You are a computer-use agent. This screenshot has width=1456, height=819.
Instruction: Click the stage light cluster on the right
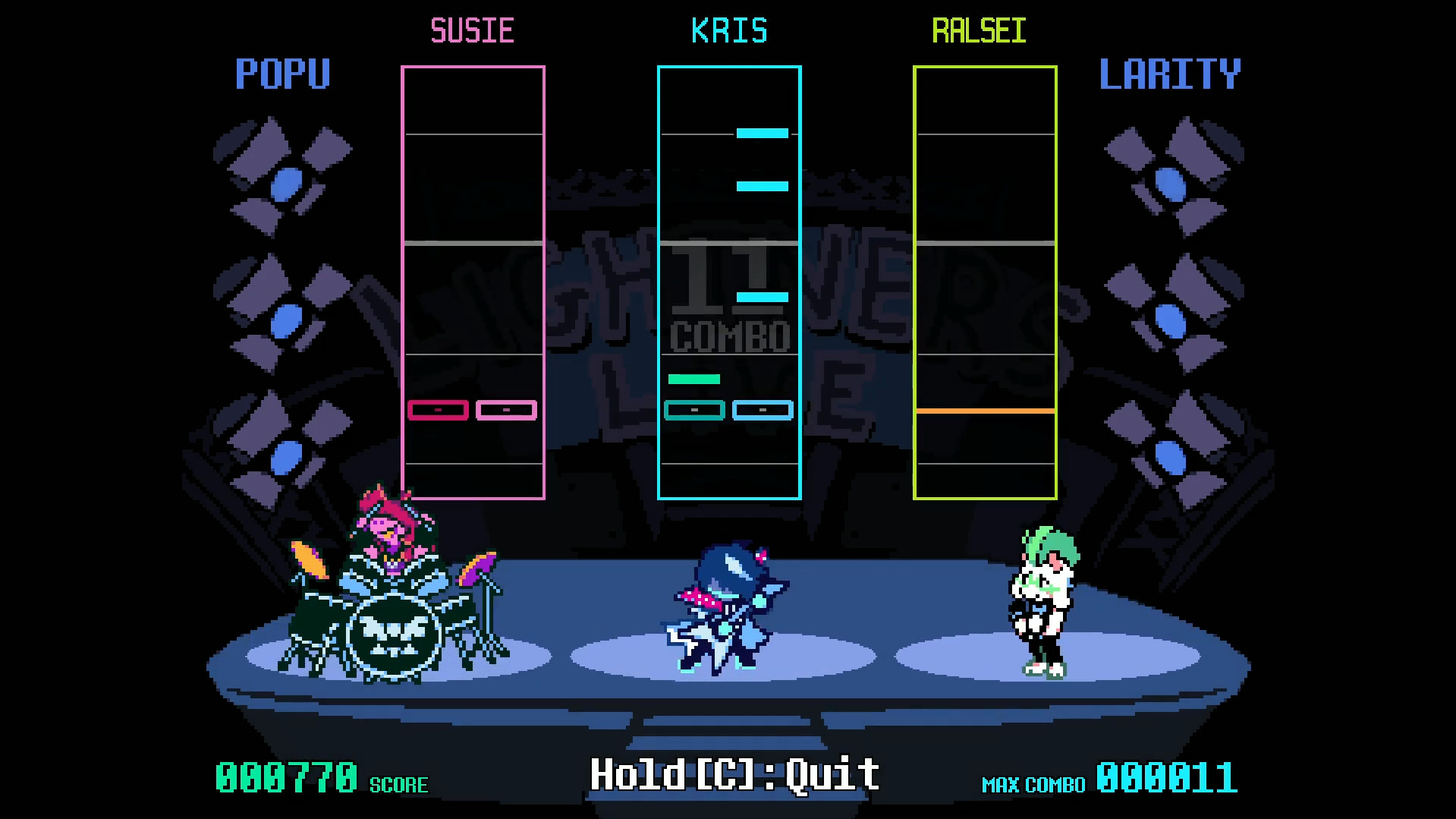pos(1172,304)
